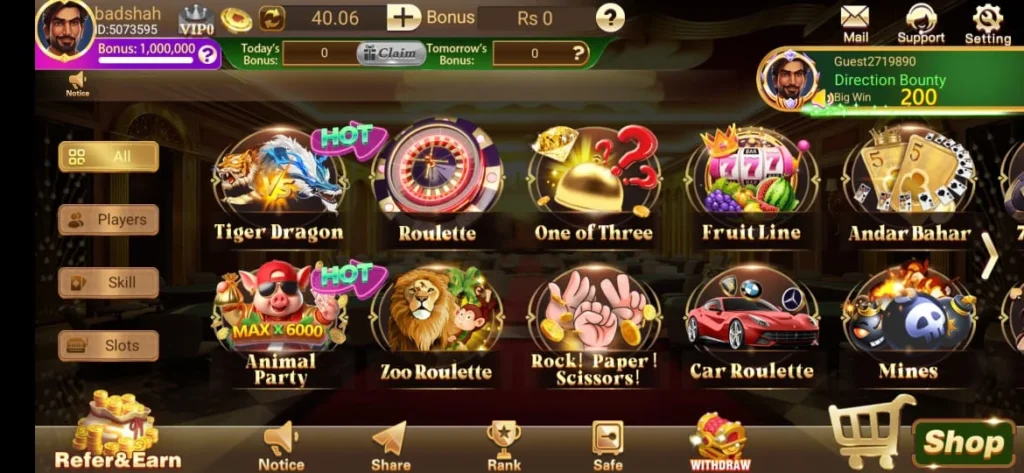Filter games by Slots category
Viewport: 1024px width, 473px height.
108,346
